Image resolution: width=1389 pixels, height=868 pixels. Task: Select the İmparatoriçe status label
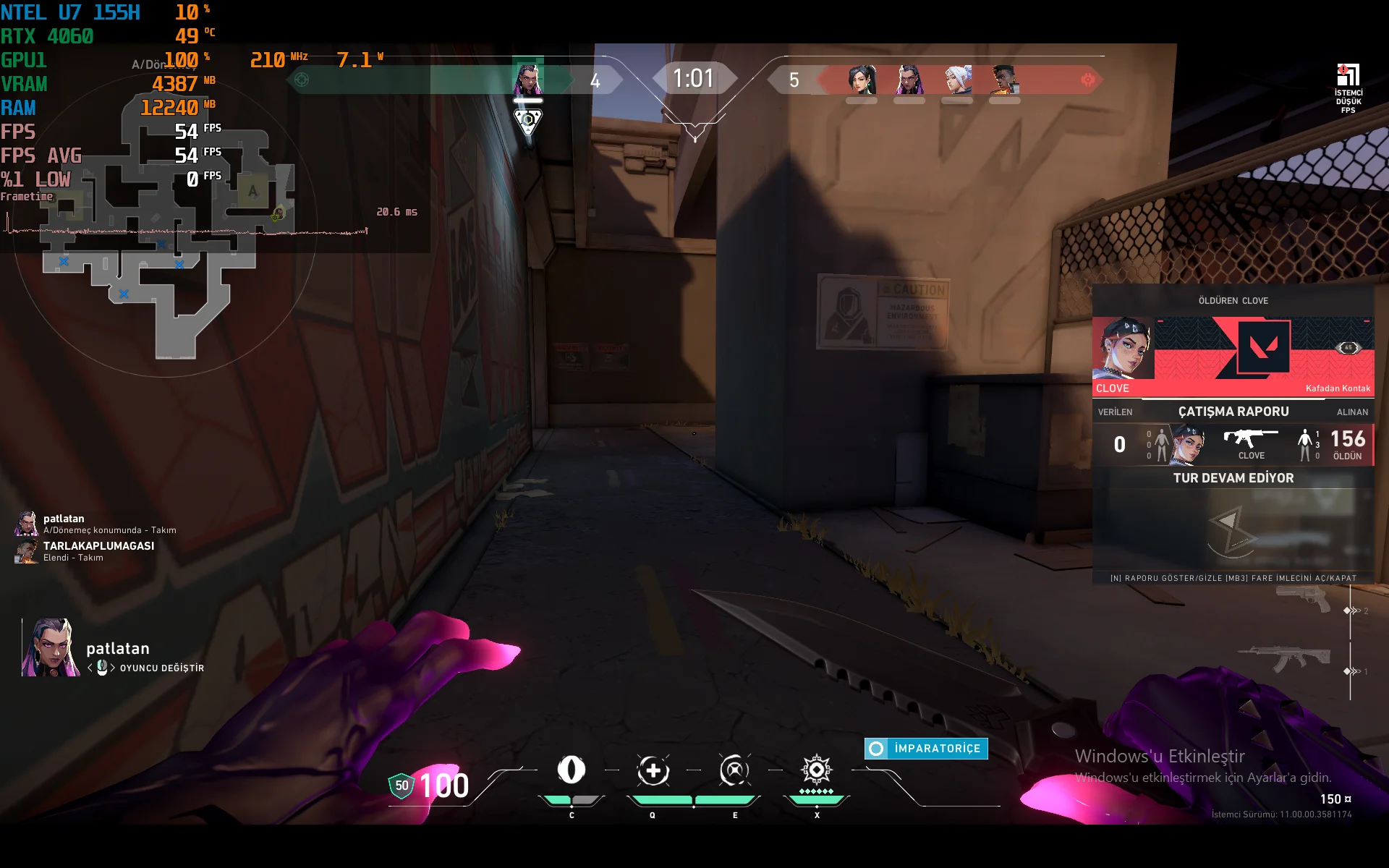[x=926, y=749]
